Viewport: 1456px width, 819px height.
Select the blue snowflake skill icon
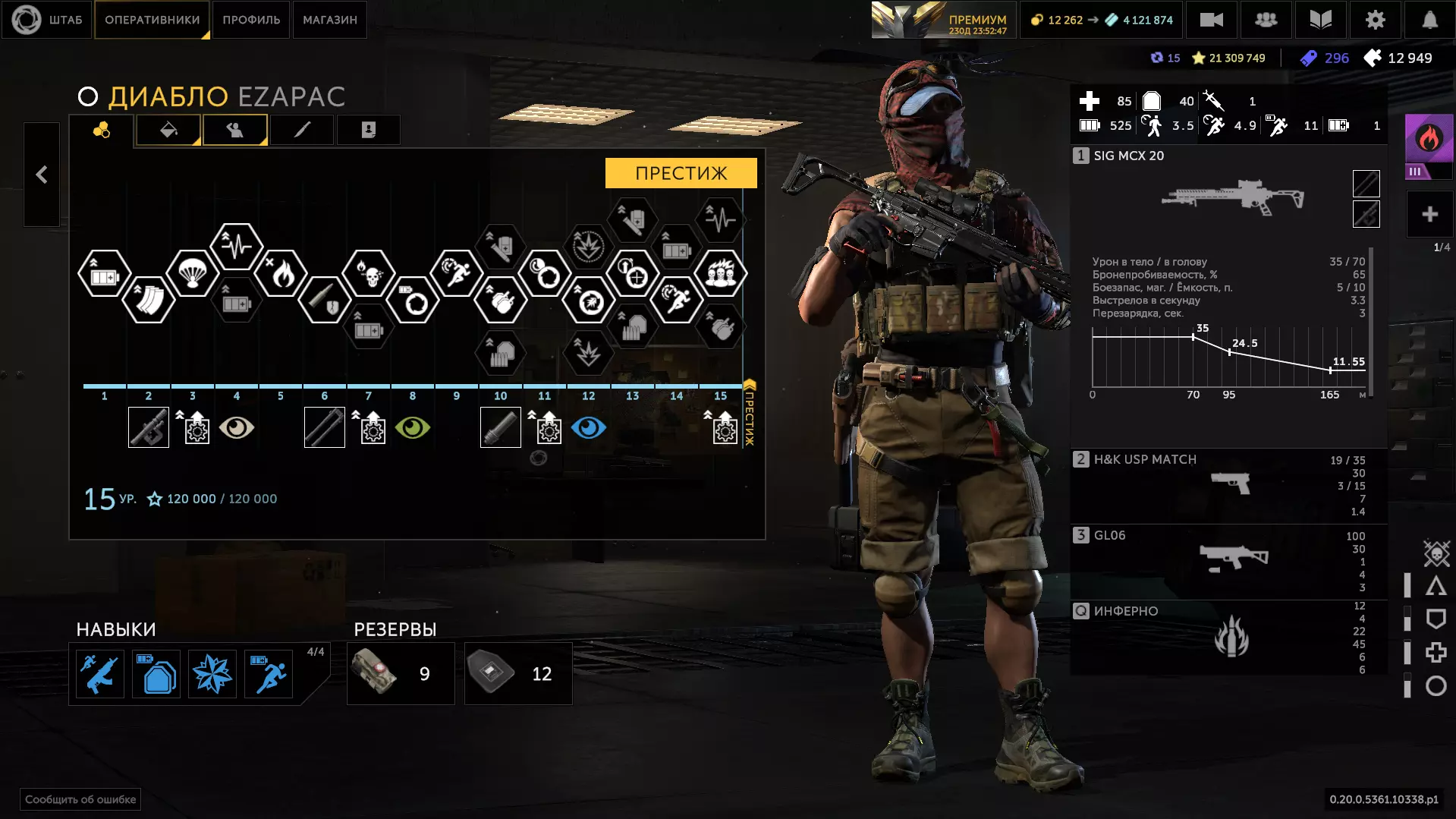[x=212, y=674]
